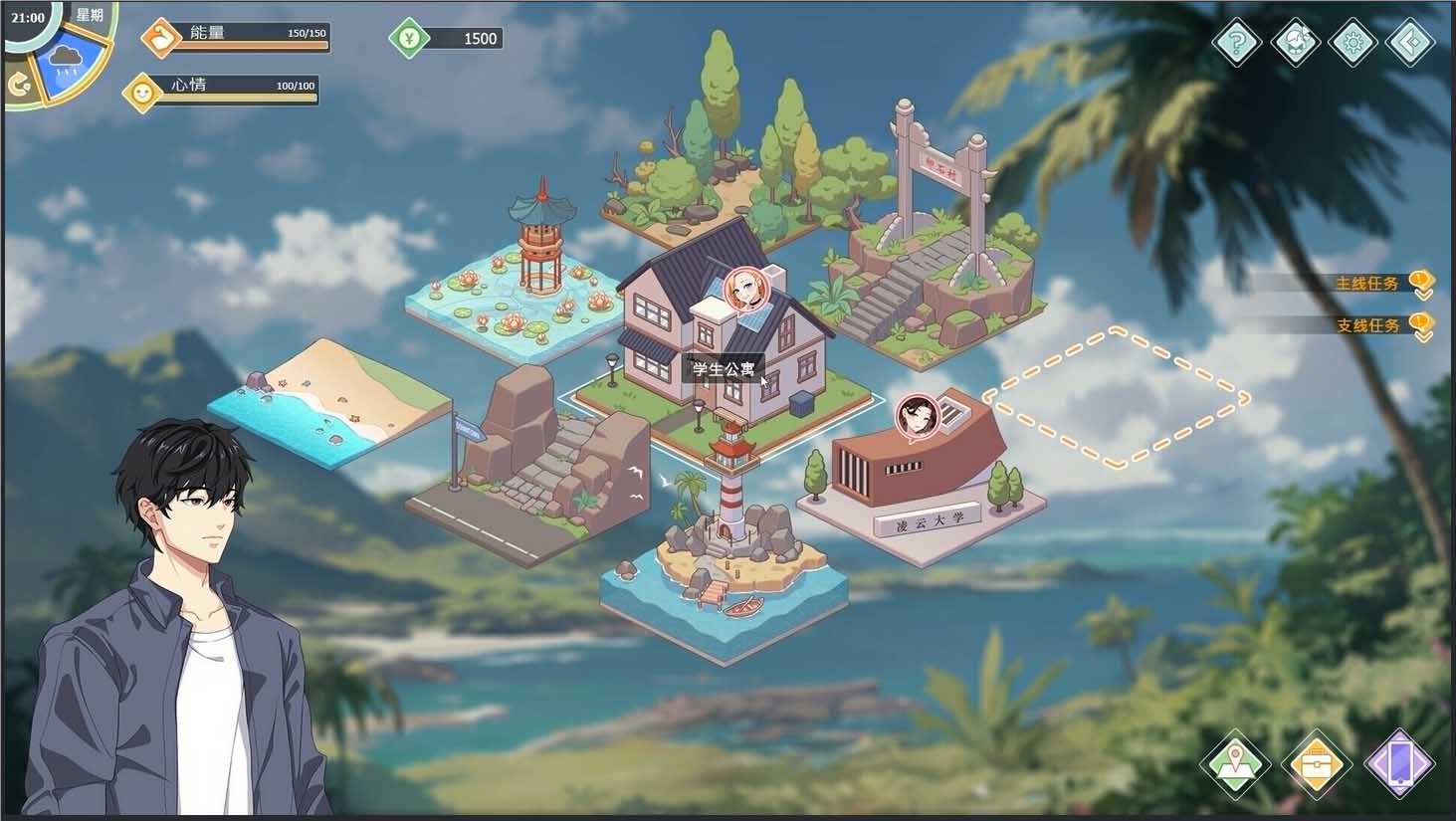Screen dimensions: 1456x821
Task: Open the settings gear menu
Action: click(x=1353, y=43)
